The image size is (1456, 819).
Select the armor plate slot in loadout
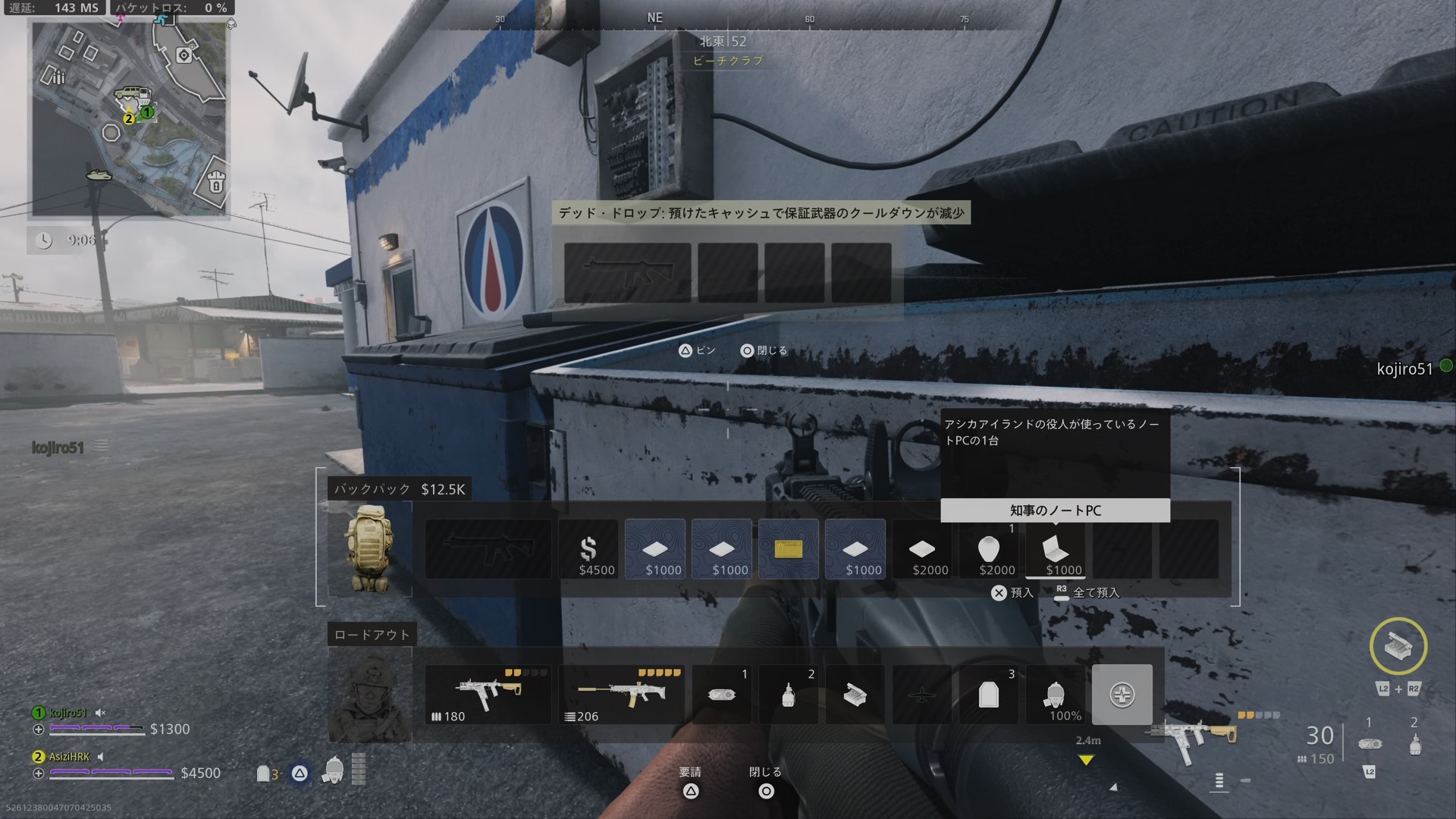point(989,694)
